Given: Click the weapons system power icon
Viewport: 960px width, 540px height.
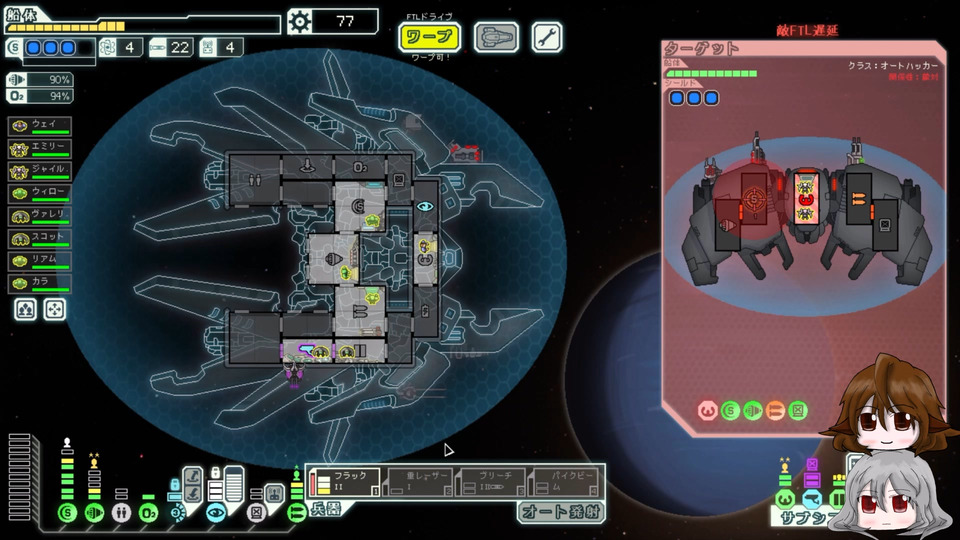Looking at the screenshot, I should click(x=296, y=513).
